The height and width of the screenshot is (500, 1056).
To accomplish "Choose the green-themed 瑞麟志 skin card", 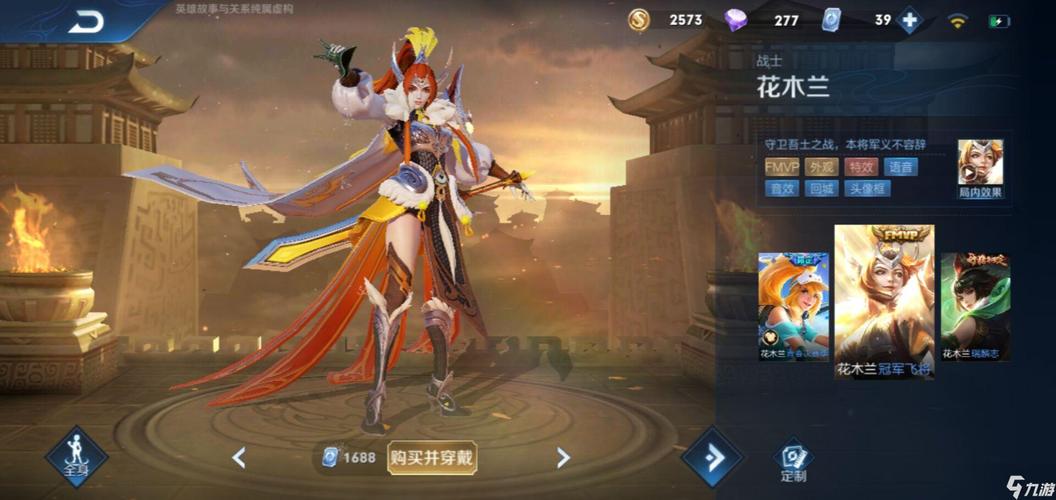I will point(974,306).
